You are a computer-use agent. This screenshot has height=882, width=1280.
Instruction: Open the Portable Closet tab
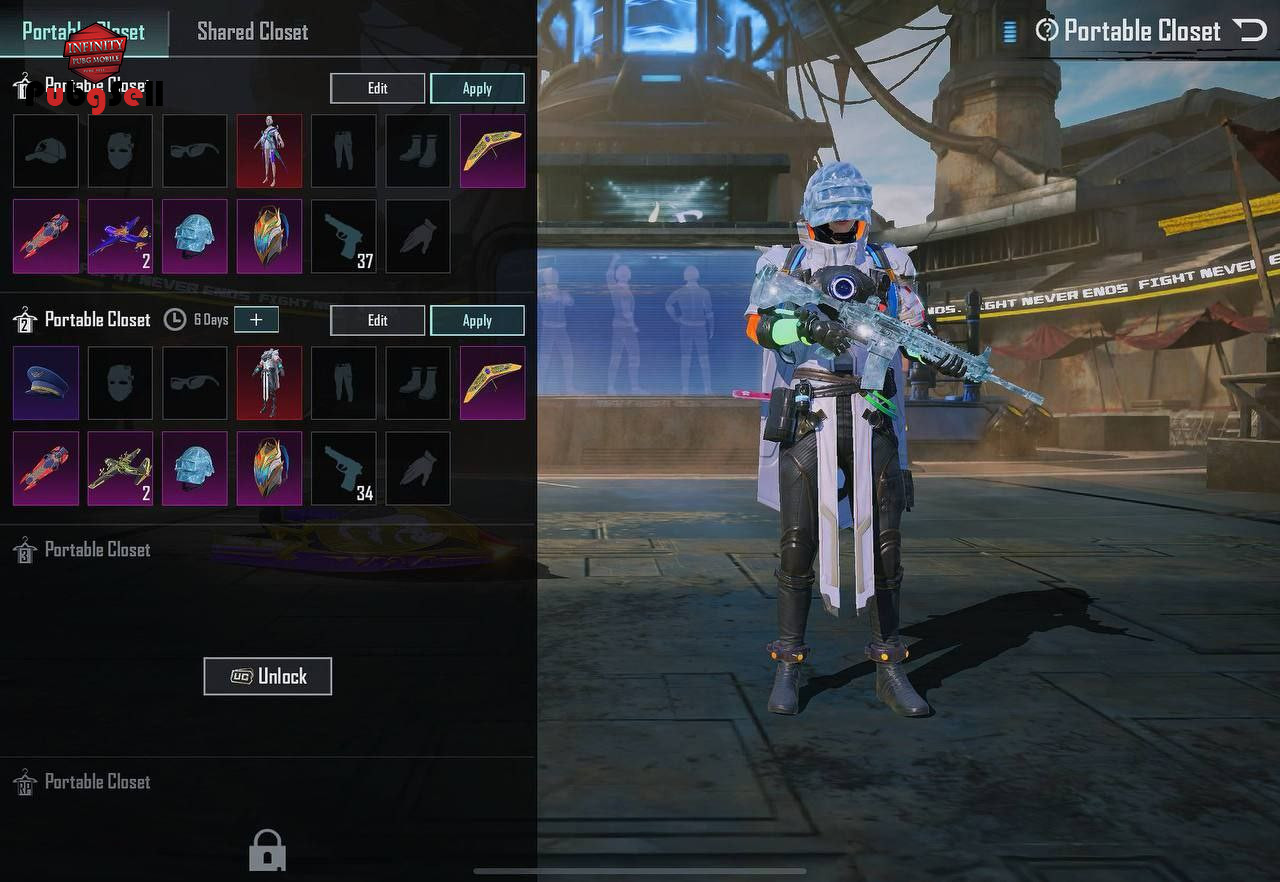pyautogui.click(x=83, y=31)
